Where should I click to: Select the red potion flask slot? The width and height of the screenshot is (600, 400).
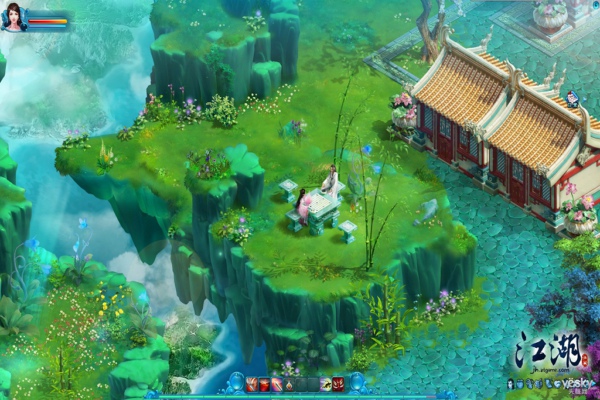289,384
